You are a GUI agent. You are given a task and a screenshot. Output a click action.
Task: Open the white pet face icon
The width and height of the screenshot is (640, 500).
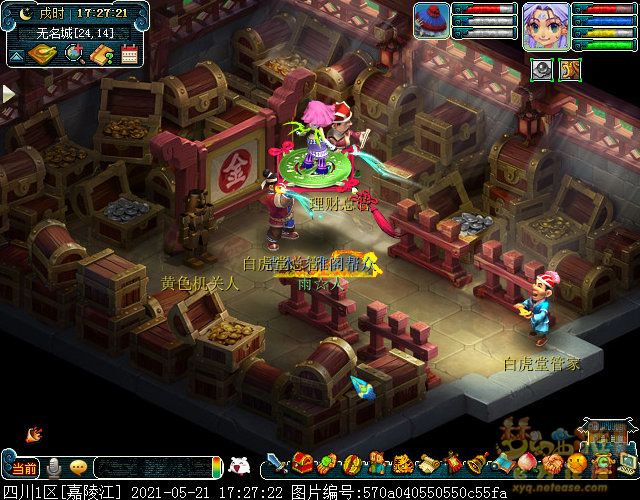[x=239, y=465]
